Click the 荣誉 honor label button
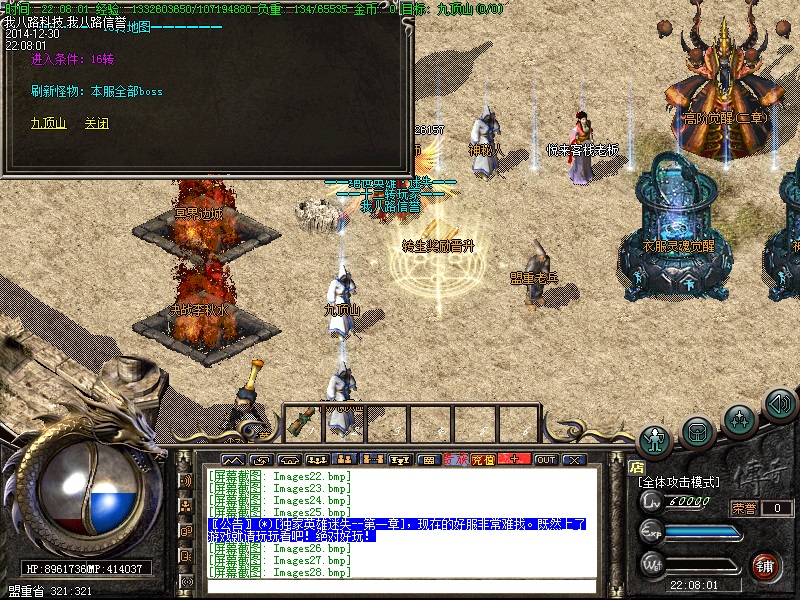 click(x=744, y=508)
